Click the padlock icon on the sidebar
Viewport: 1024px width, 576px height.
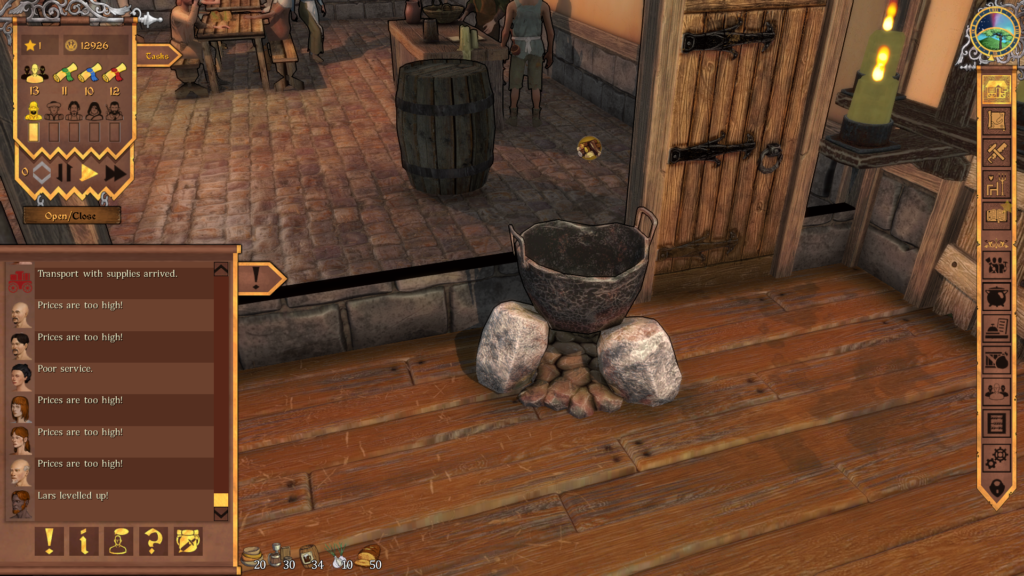point(995,488)
